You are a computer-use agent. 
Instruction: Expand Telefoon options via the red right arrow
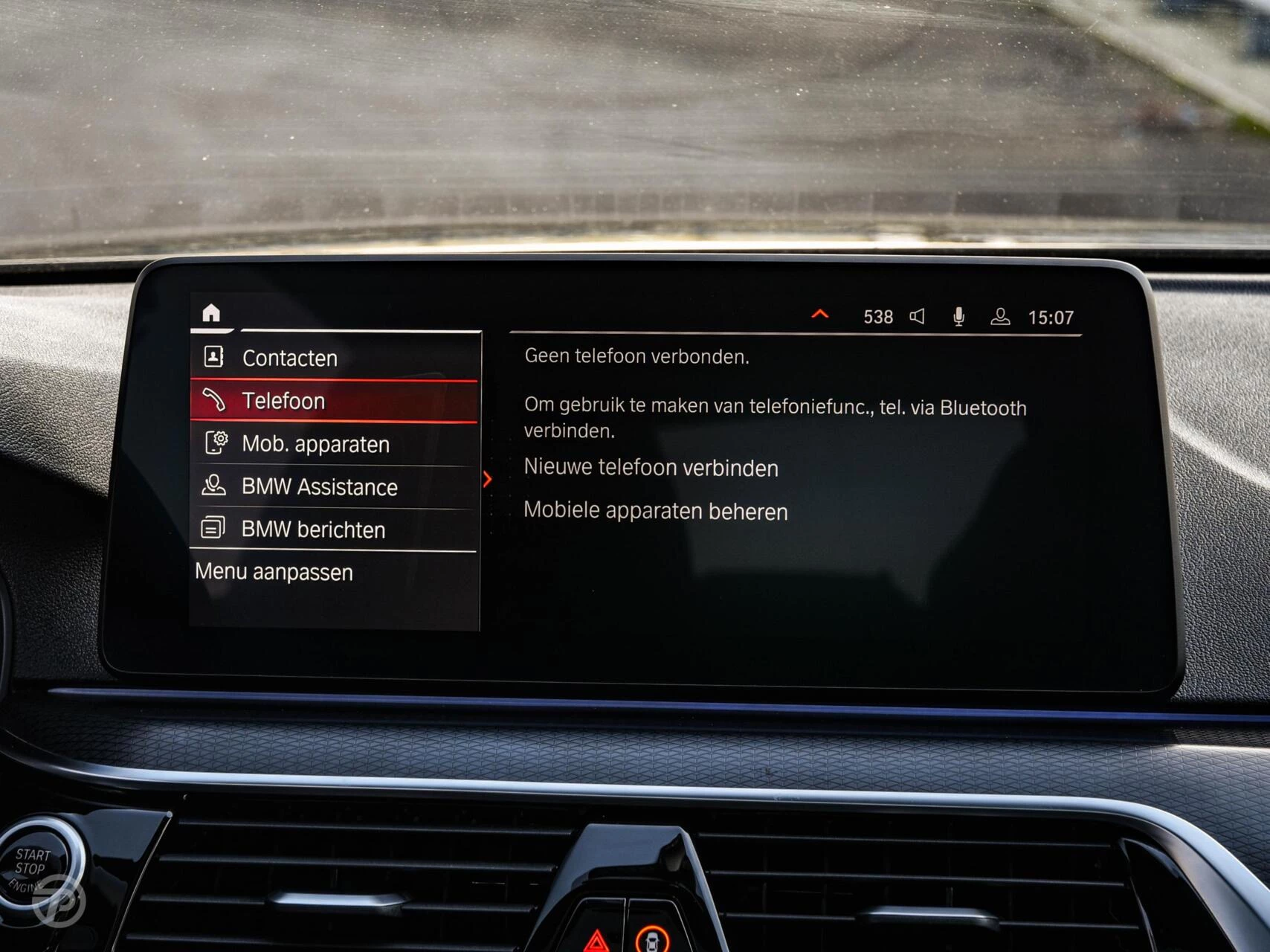point(489,480)
